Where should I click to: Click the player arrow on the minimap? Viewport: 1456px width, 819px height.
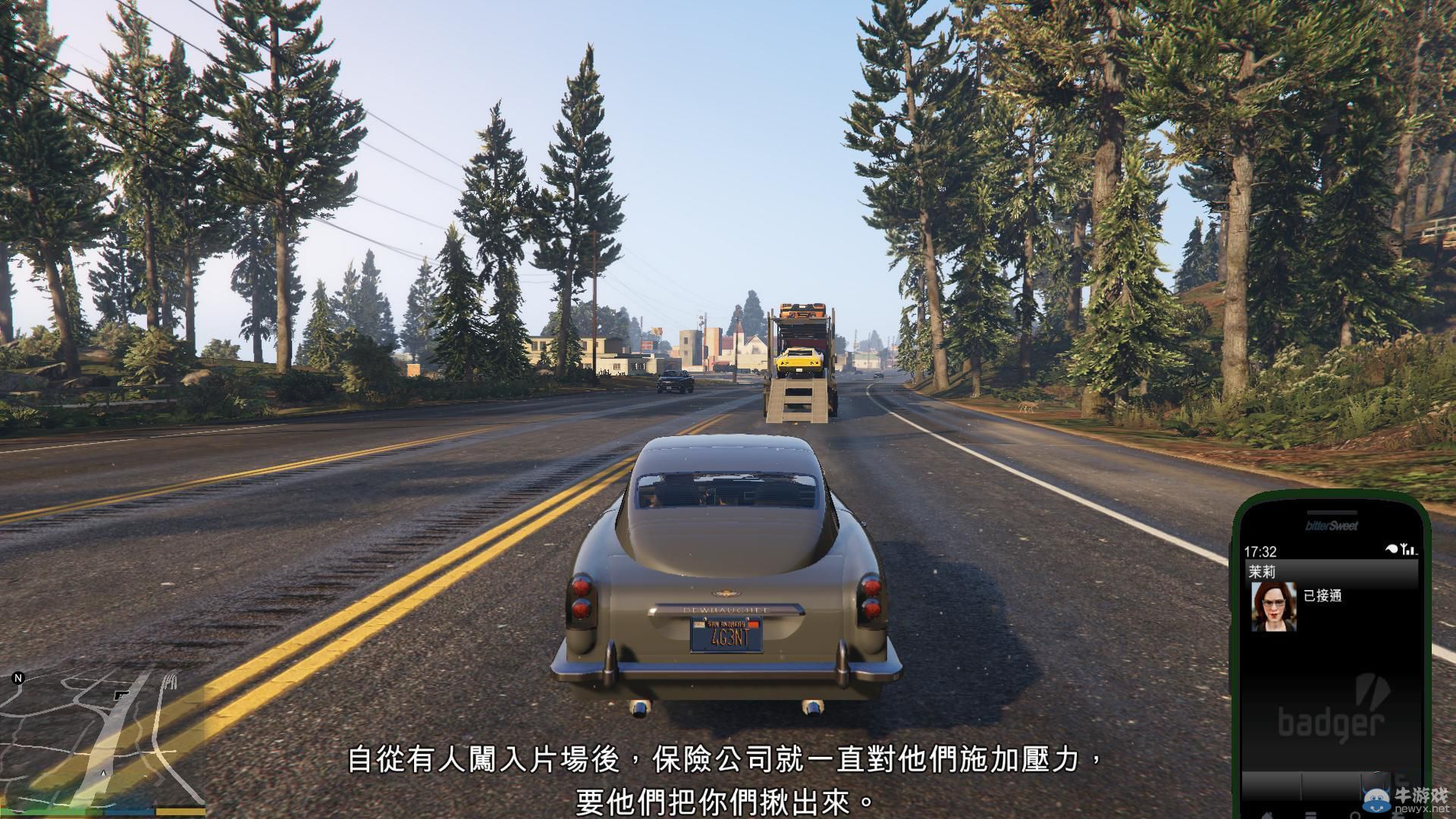103,773
